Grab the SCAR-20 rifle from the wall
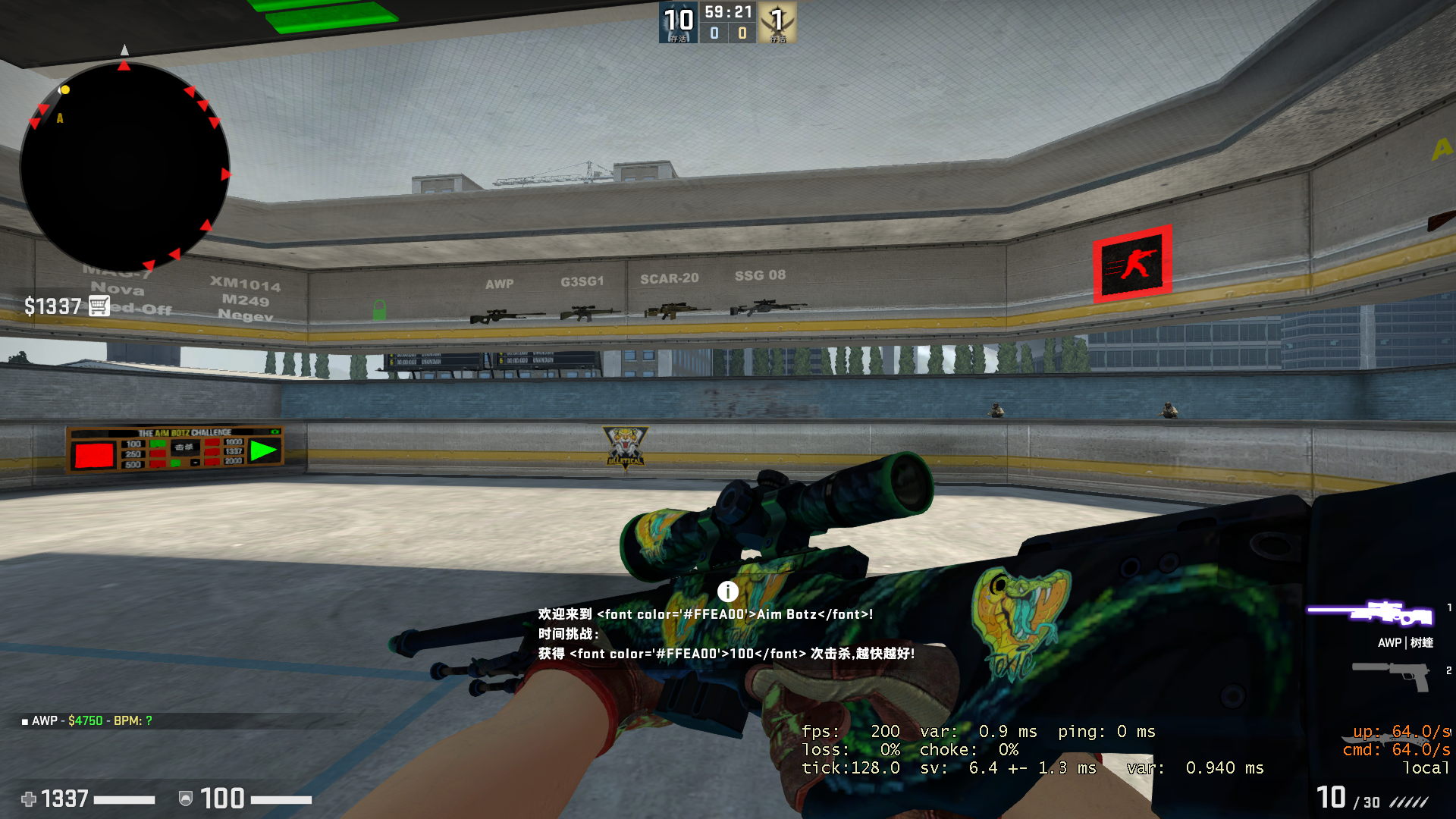1456x819 pixels. pos(673,311)
